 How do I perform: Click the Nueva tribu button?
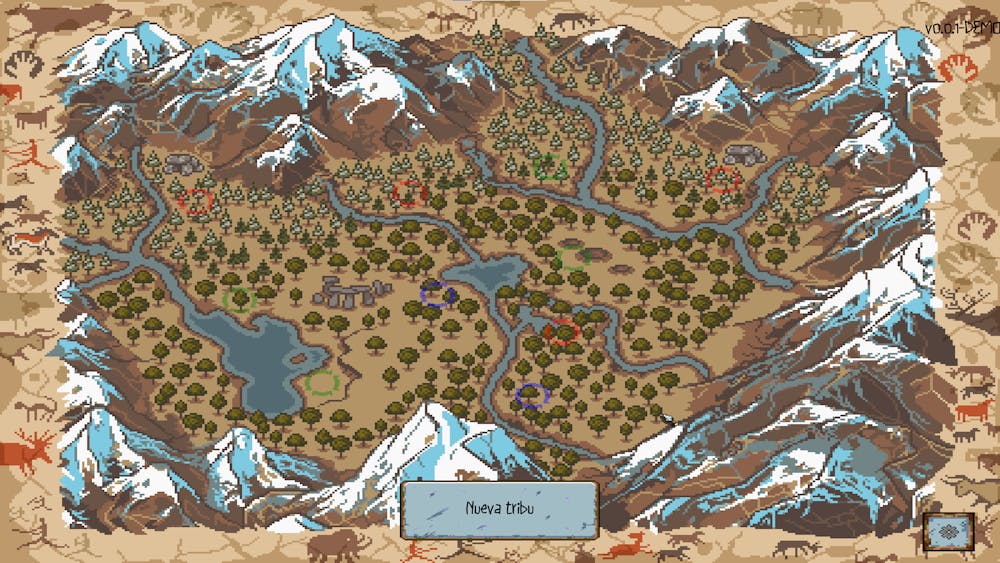pos(499,509)
